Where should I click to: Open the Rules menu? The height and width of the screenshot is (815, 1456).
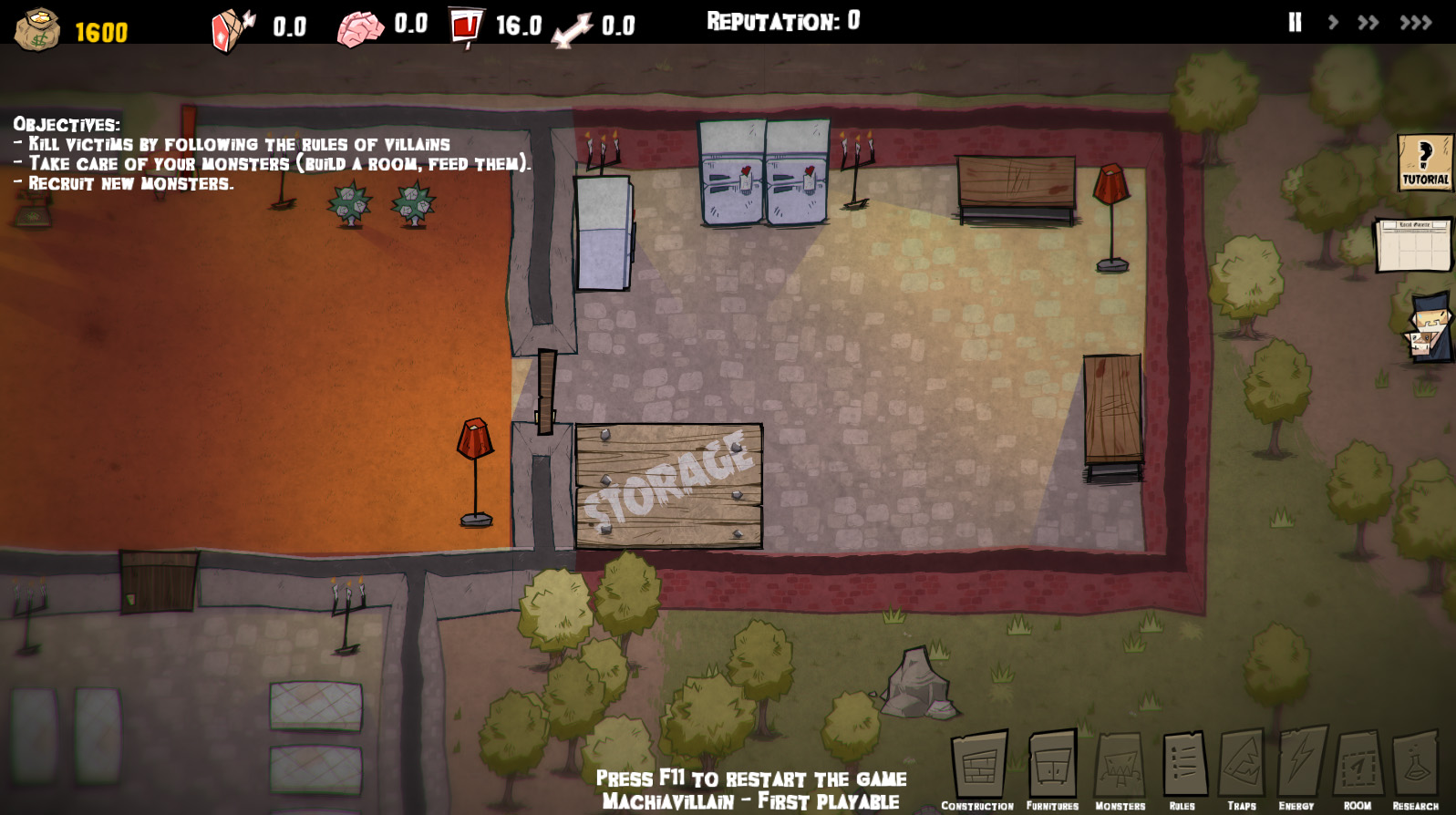click(x=1183, y=767)
